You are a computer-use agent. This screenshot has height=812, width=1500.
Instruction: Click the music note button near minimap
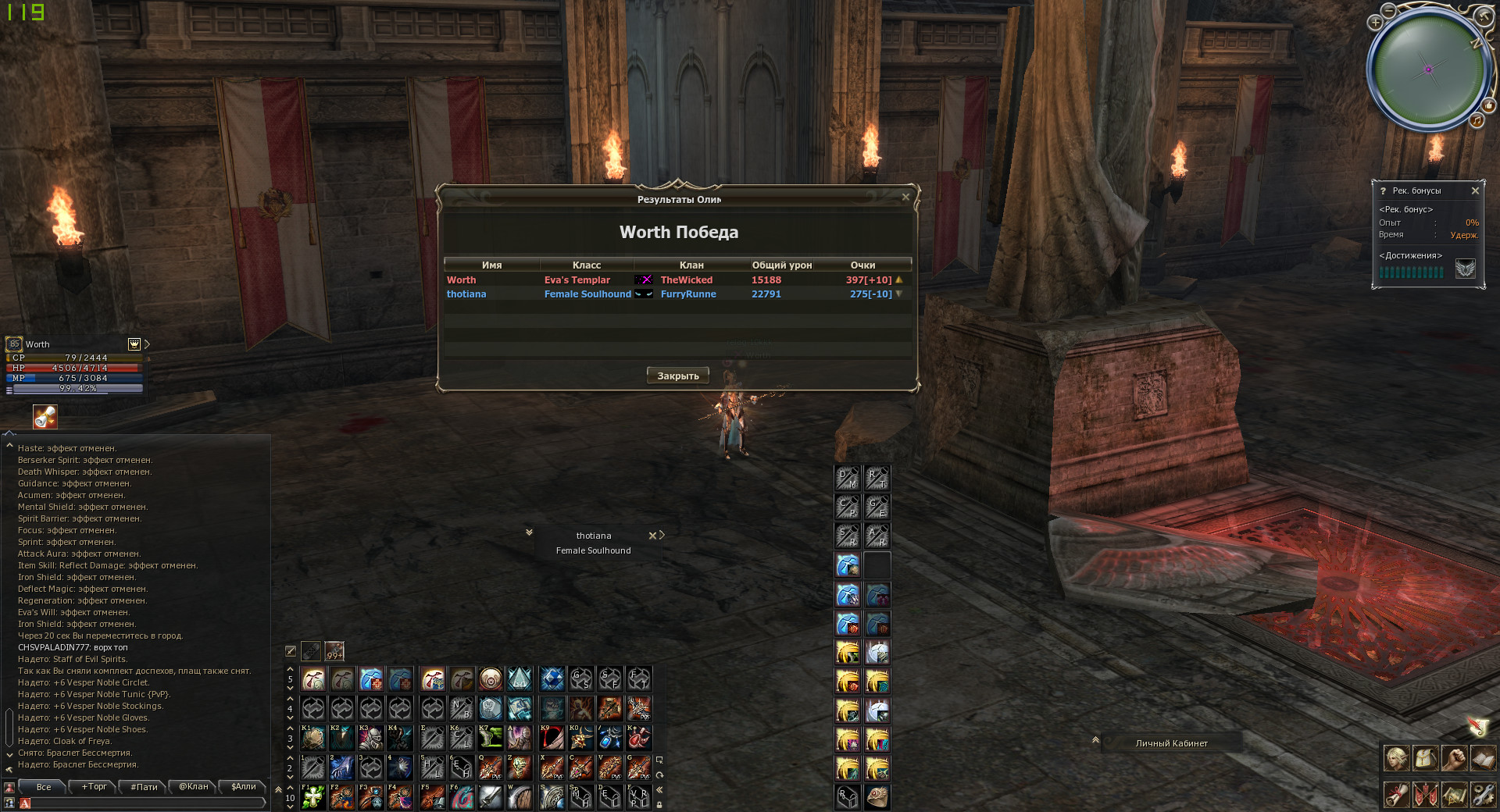(x=1477, y=120)
